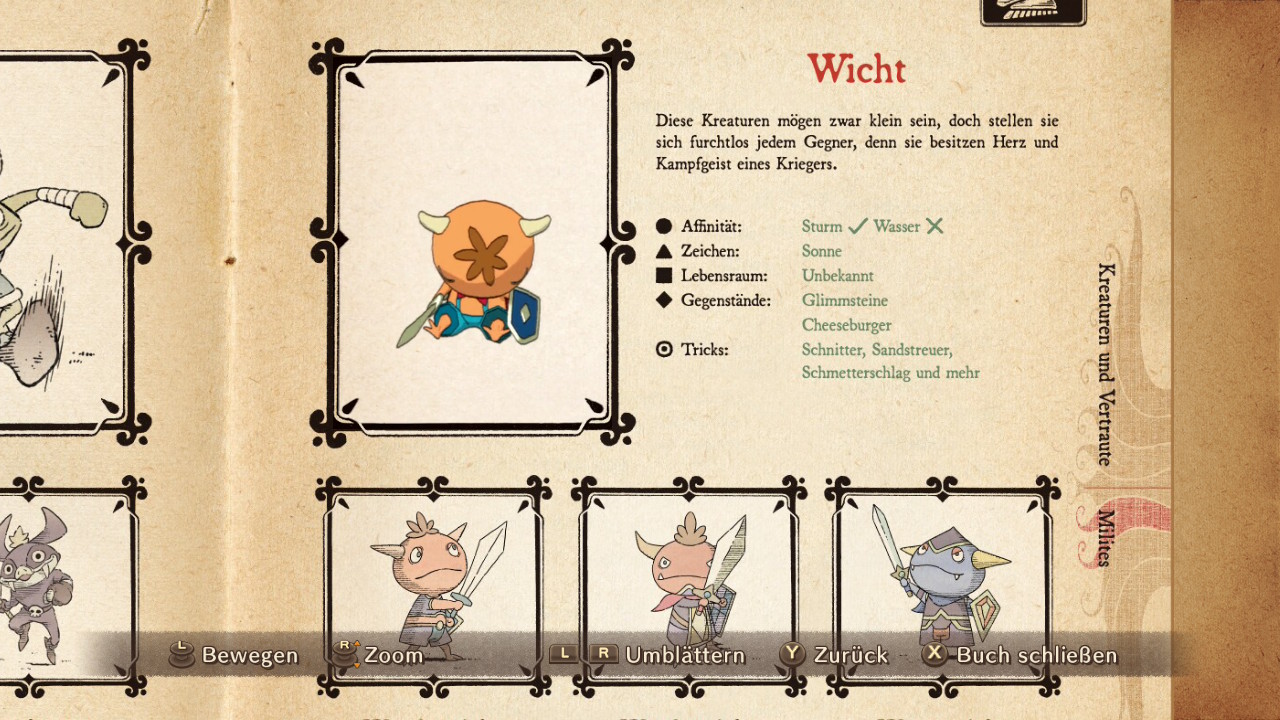Switch to the Milites tab
The height and width of the screenshot is (720, 1280).
(1106, 537)
